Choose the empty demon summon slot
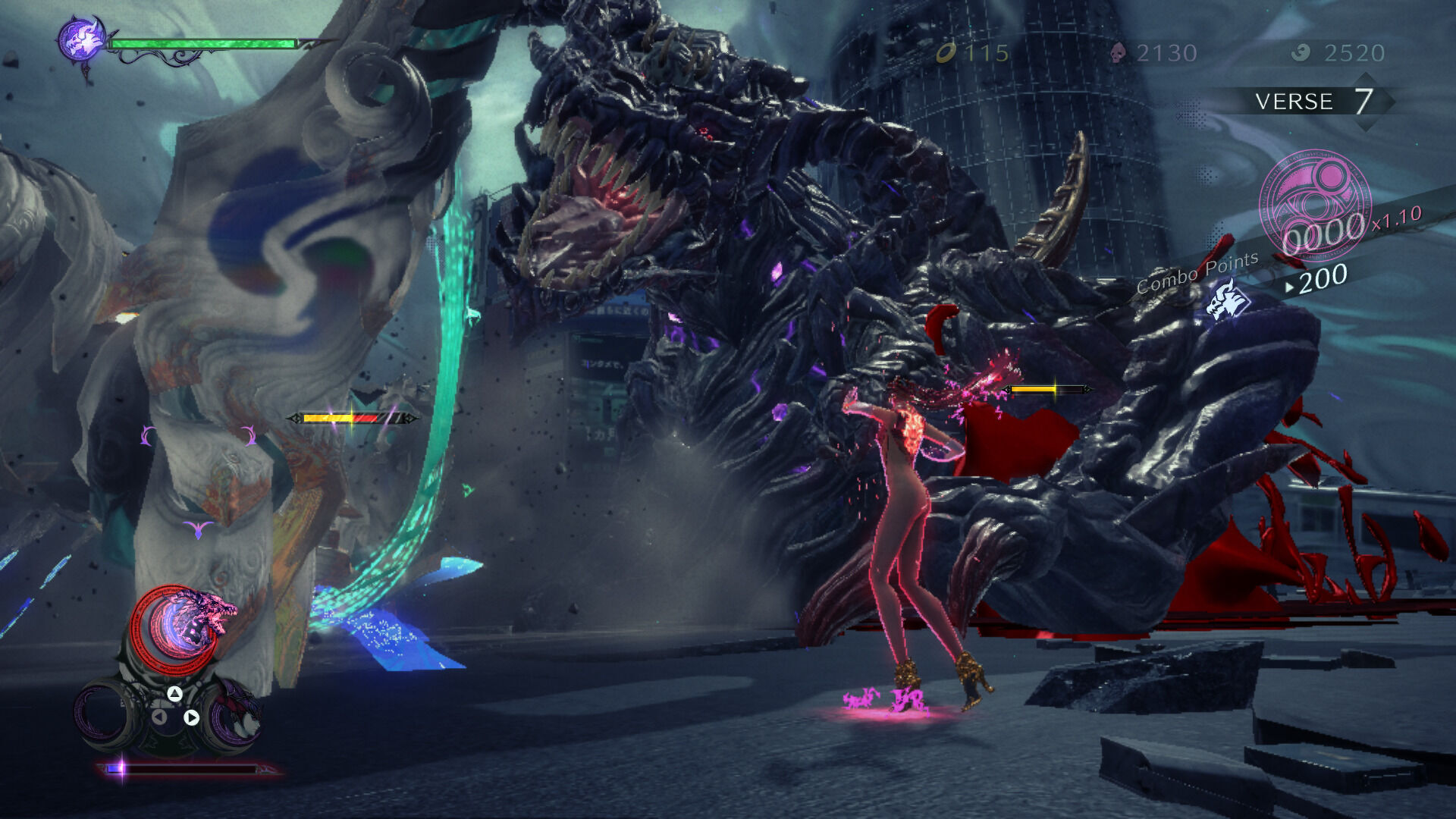 point(105,714)
